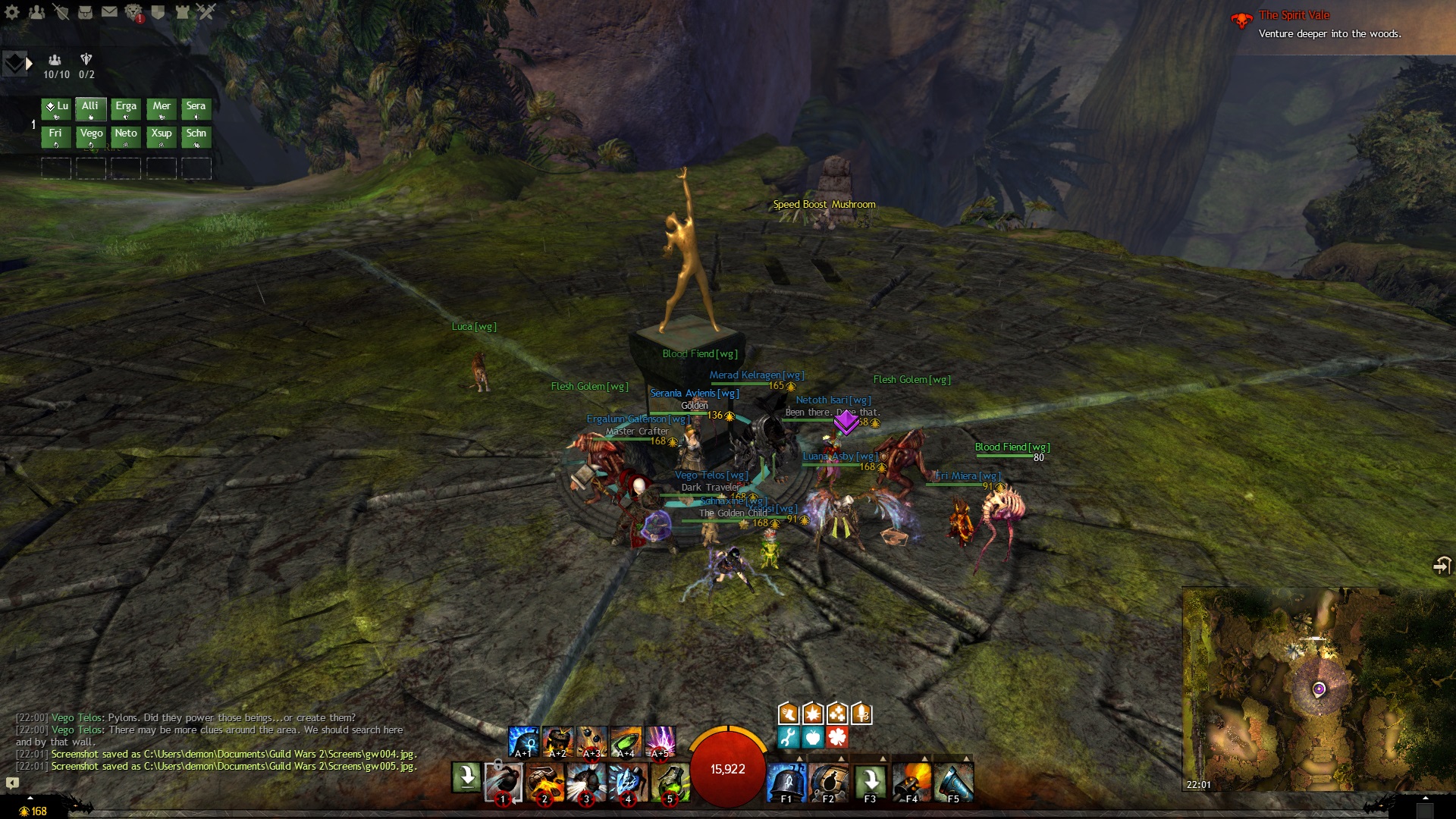Open the Black Lion trading post
1456x819 pixels.
[x=133, y=12]
